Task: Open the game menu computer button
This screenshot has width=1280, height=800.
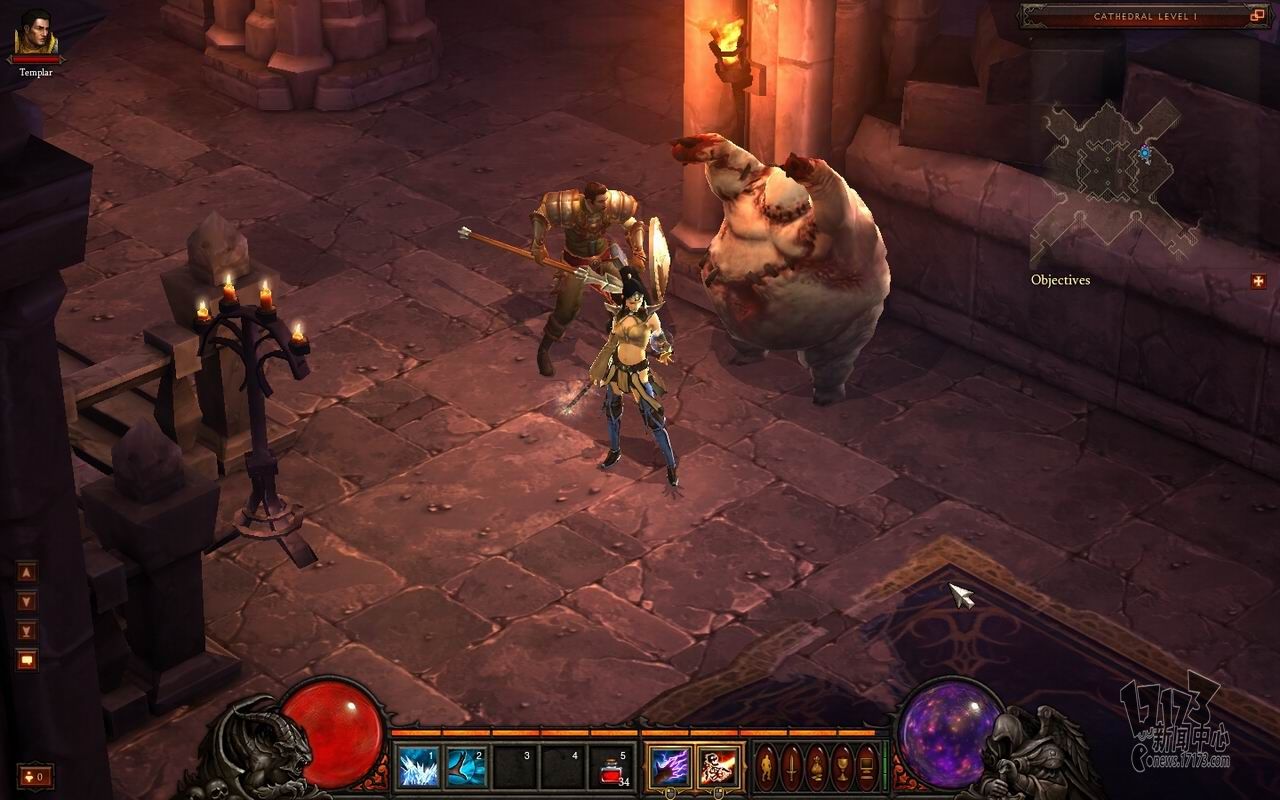Action: [866, 768]
